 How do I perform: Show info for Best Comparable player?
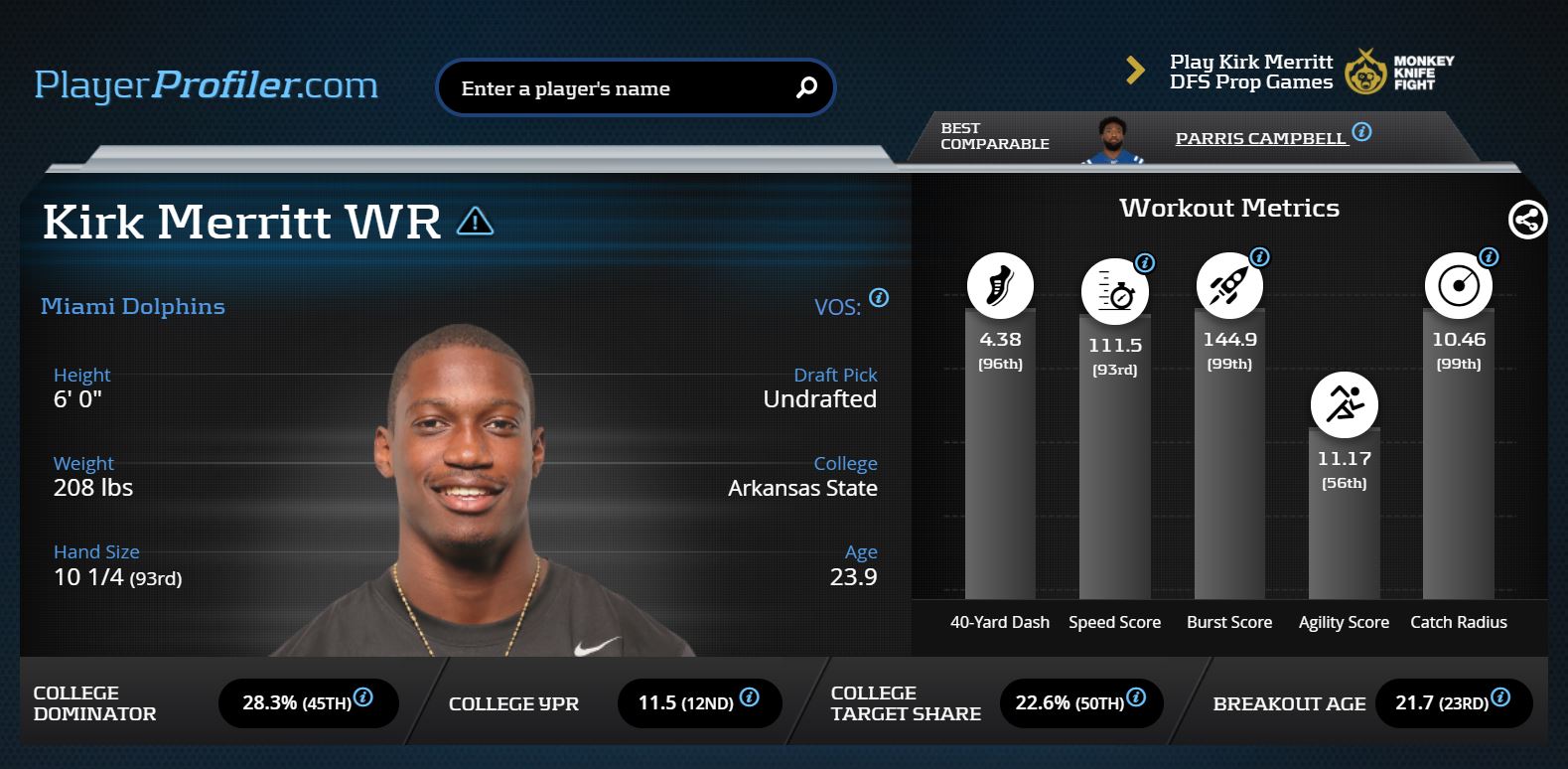[x=1362, y=132]
